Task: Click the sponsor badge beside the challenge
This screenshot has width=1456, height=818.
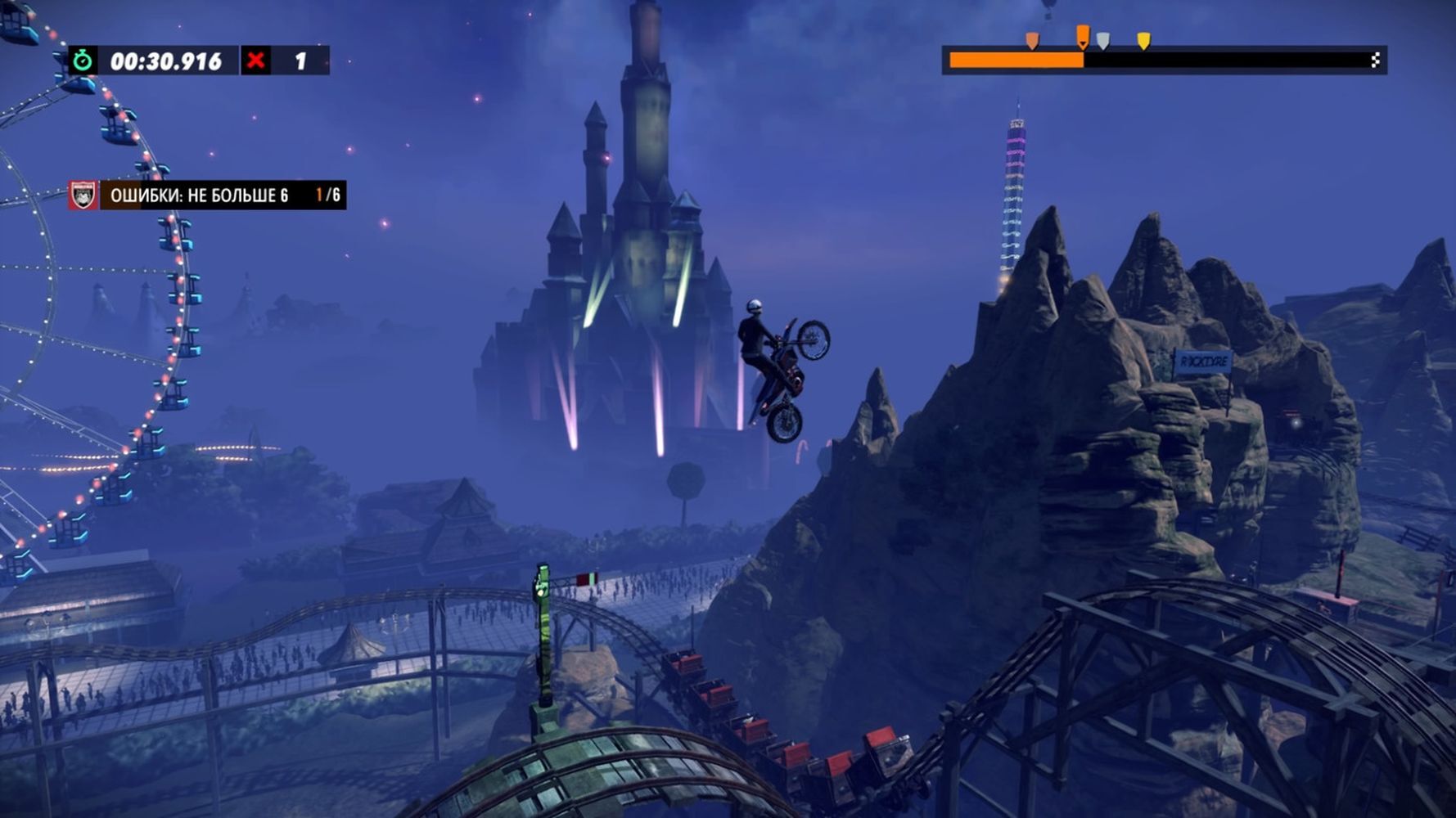Action: [x=83, y=196]
